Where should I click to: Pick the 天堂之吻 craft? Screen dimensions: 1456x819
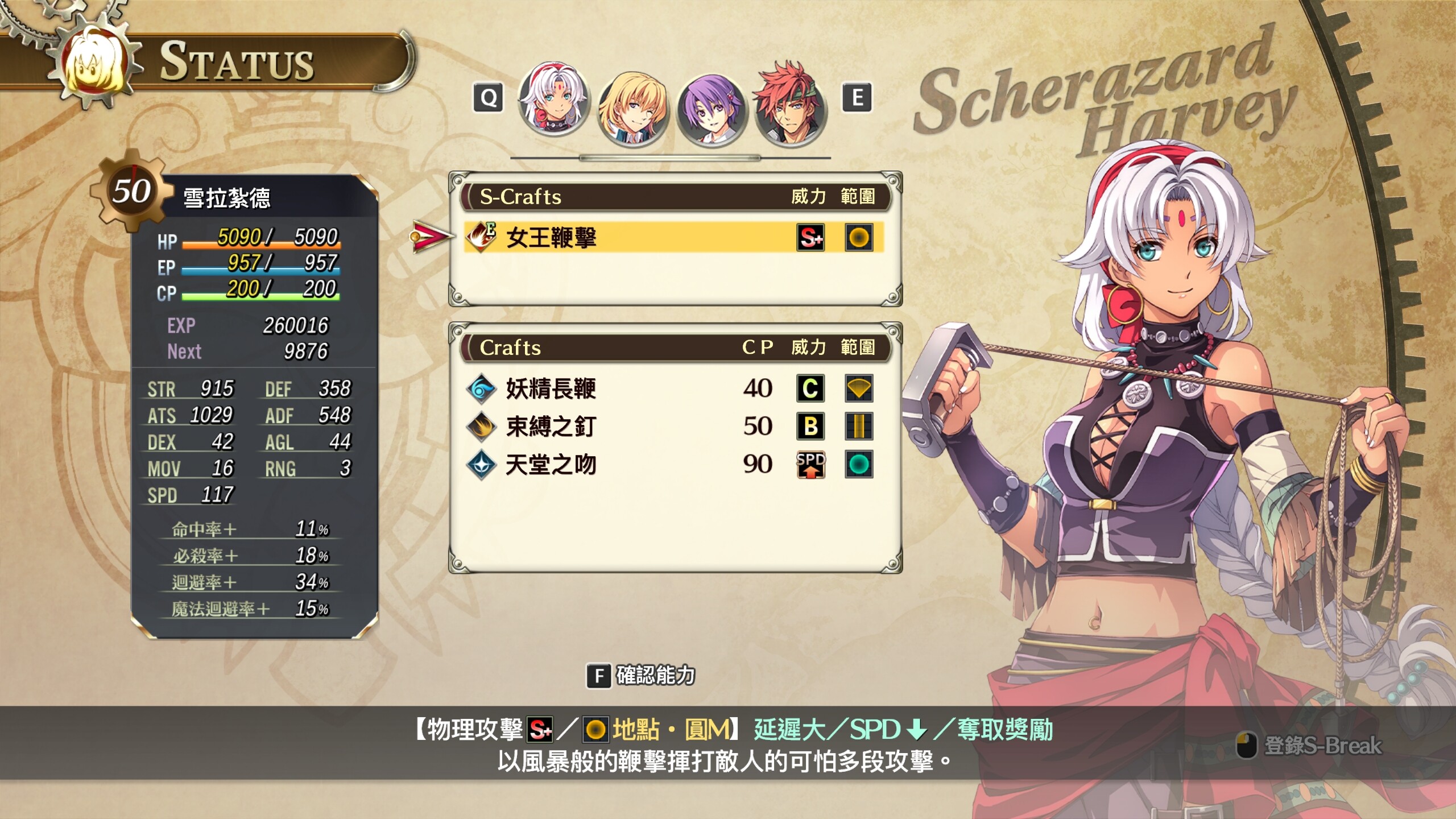point(551,465)
